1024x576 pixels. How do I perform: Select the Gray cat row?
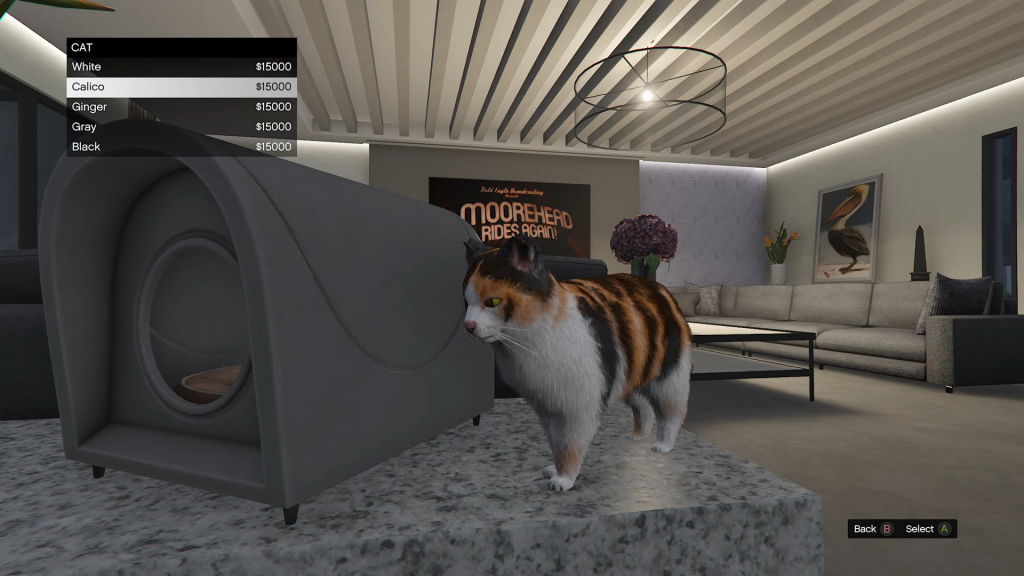click(x=181, y=127)
